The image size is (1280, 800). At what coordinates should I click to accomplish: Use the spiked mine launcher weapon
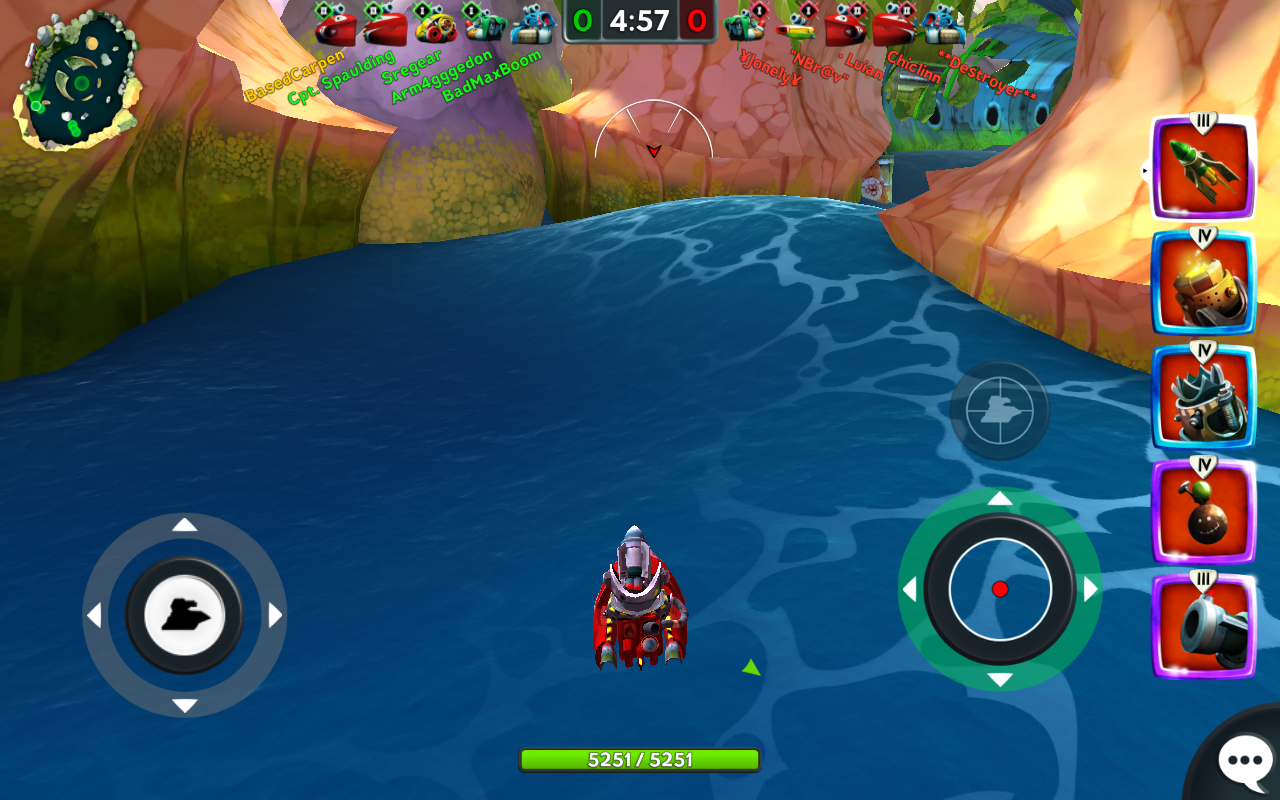pyautogui.click(x=1203, y=398)
